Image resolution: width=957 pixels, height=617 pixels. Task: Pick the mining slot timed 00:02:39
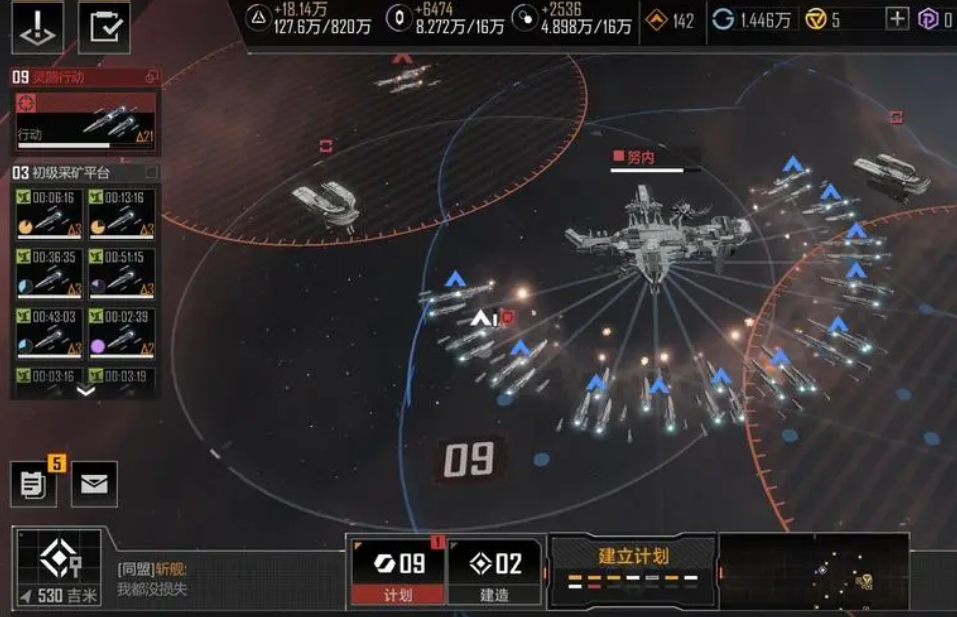[x=122, y=330]
